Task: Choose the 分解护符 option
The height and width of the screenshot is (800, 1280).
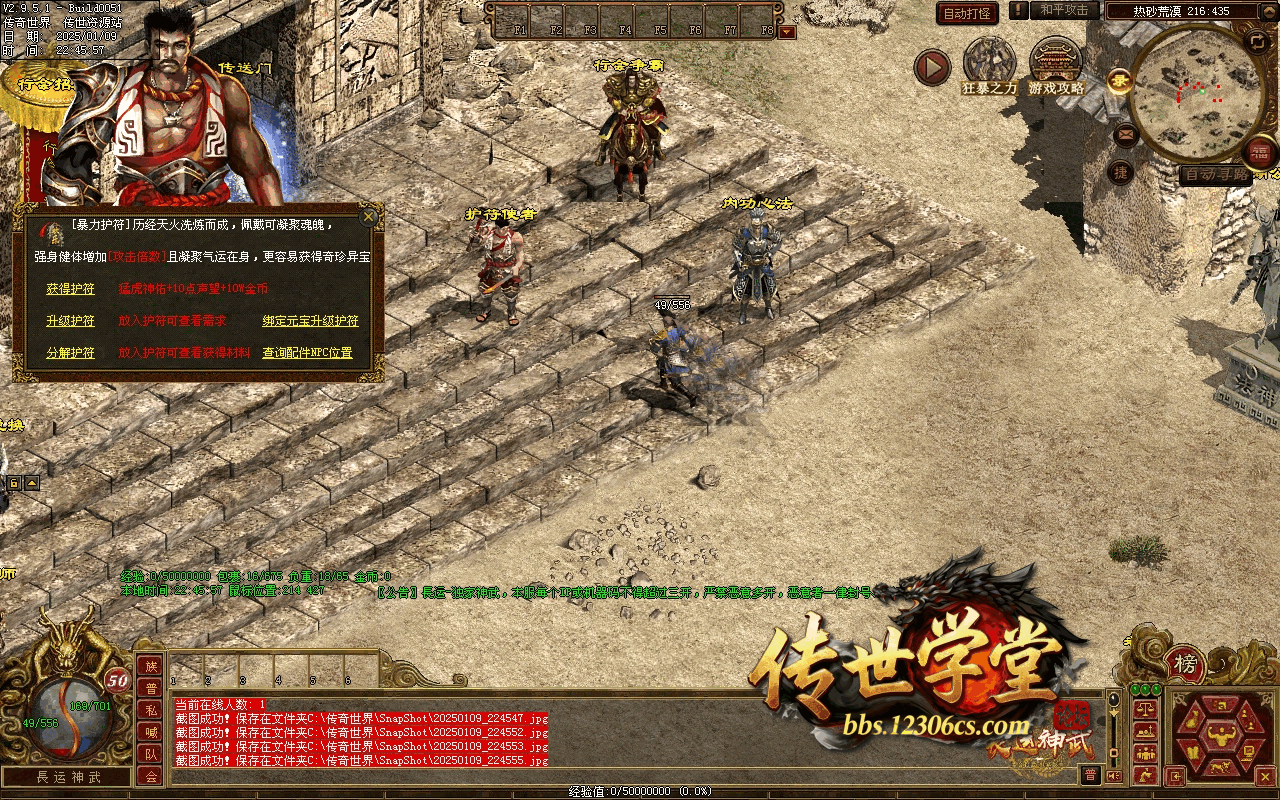Action: click(x=70, y=353)
